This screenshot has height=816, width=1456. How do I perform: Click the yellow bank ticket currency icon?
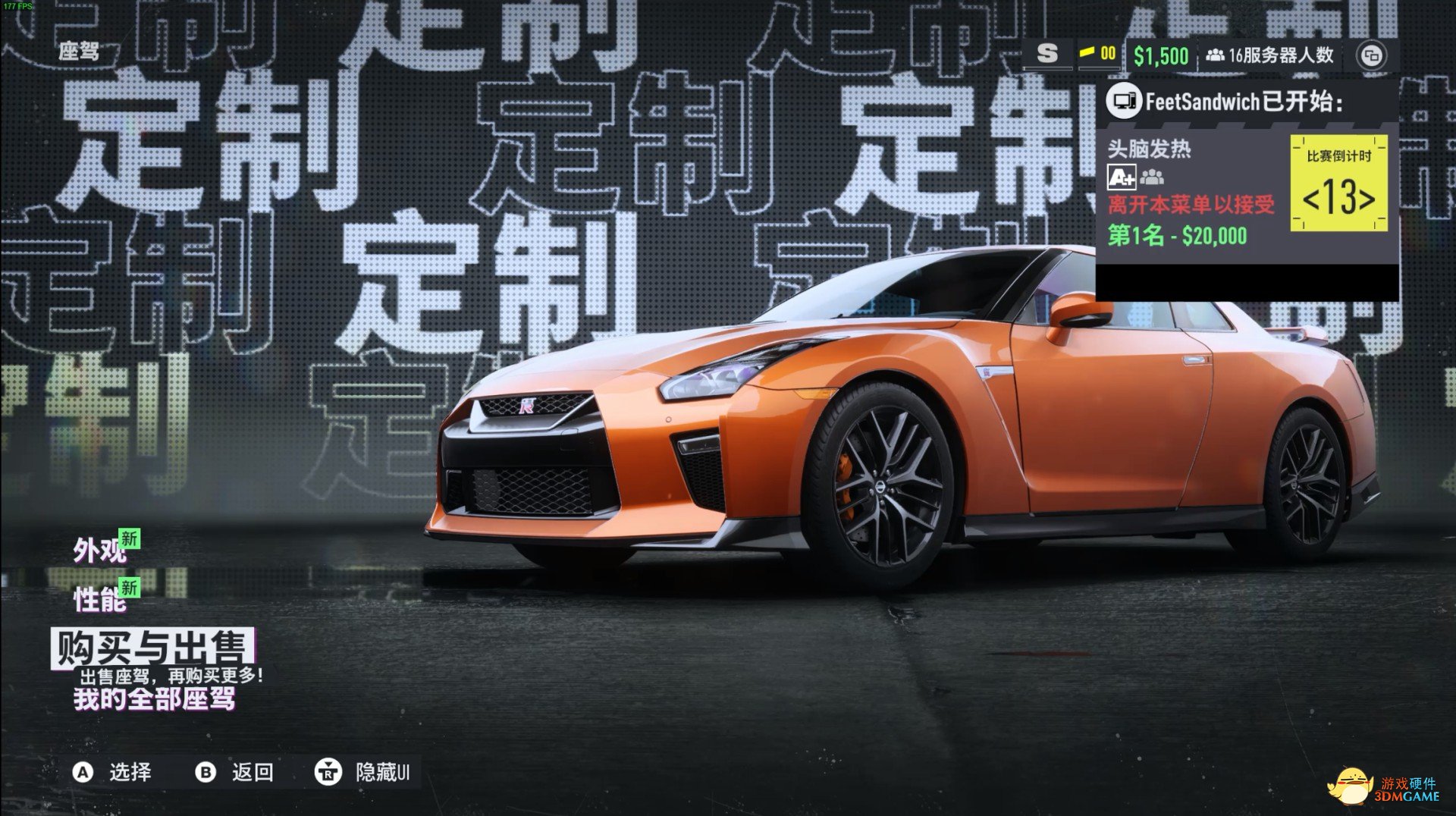pyautogui.click(x=1086, y=54)
